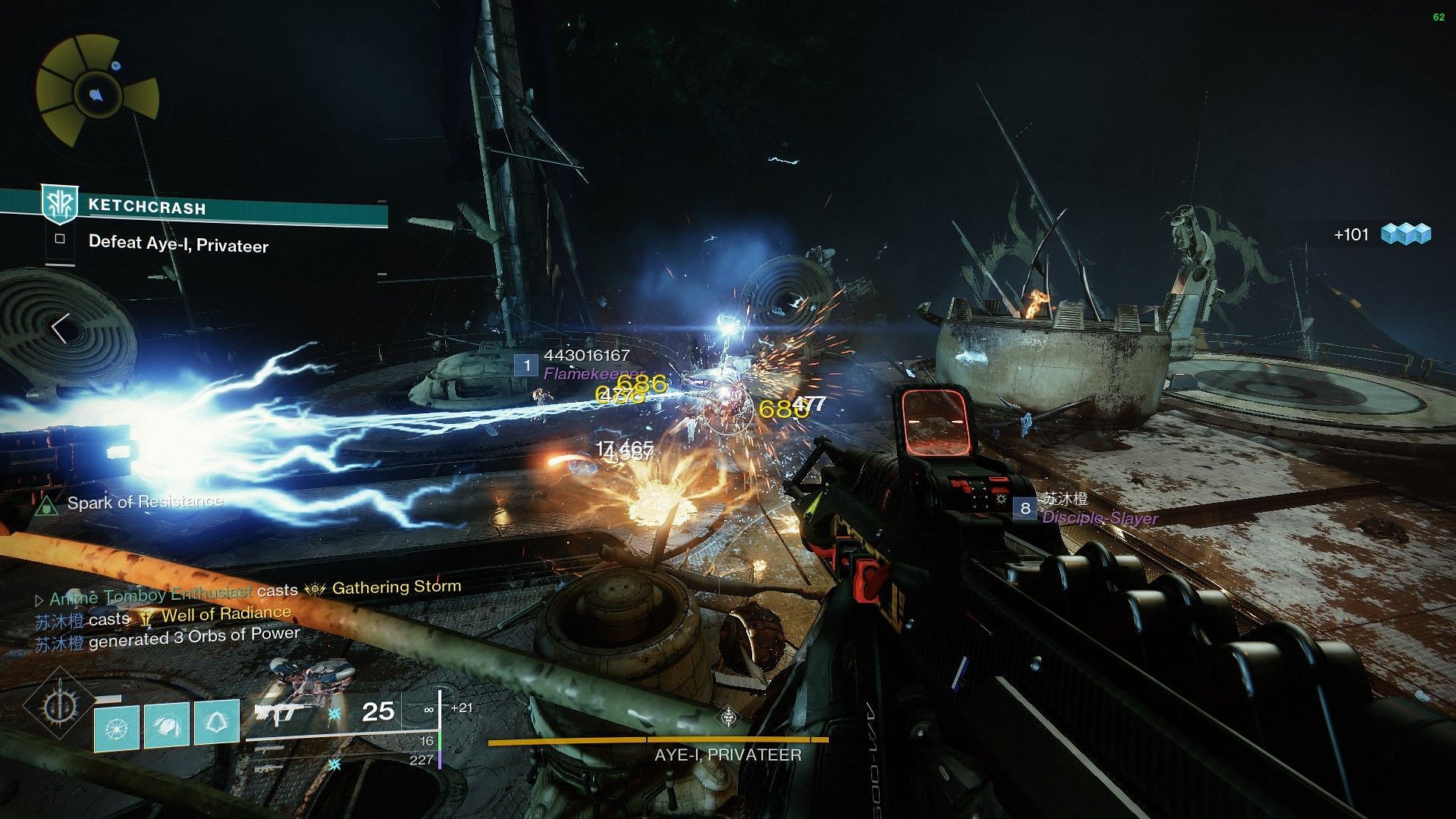Click the Gathering Storm feed message

(x=394, y=587)
